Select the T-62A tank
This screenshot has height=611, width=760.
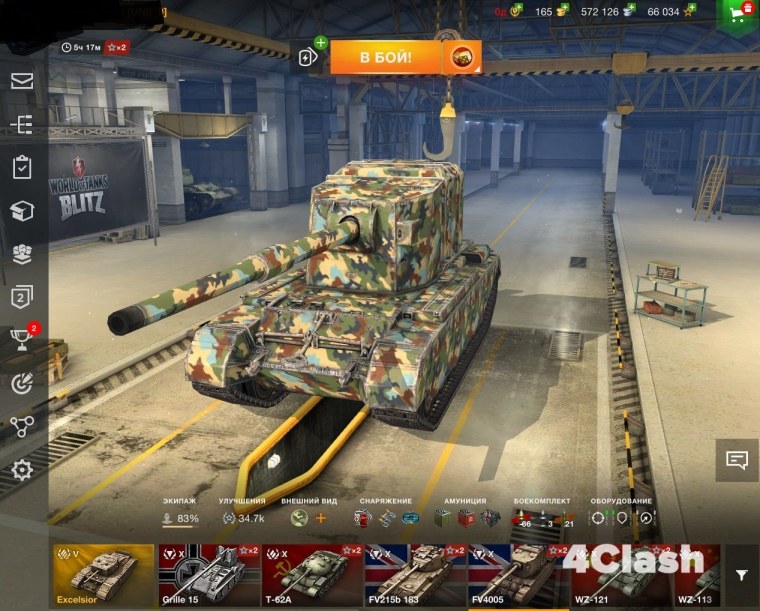(311, 576)
